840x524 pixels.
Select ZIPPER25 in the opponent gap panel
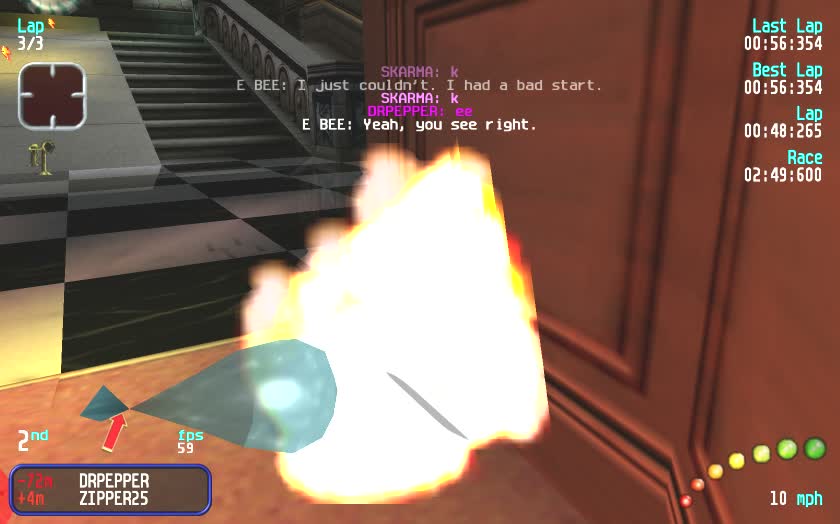tap(113, 497)
